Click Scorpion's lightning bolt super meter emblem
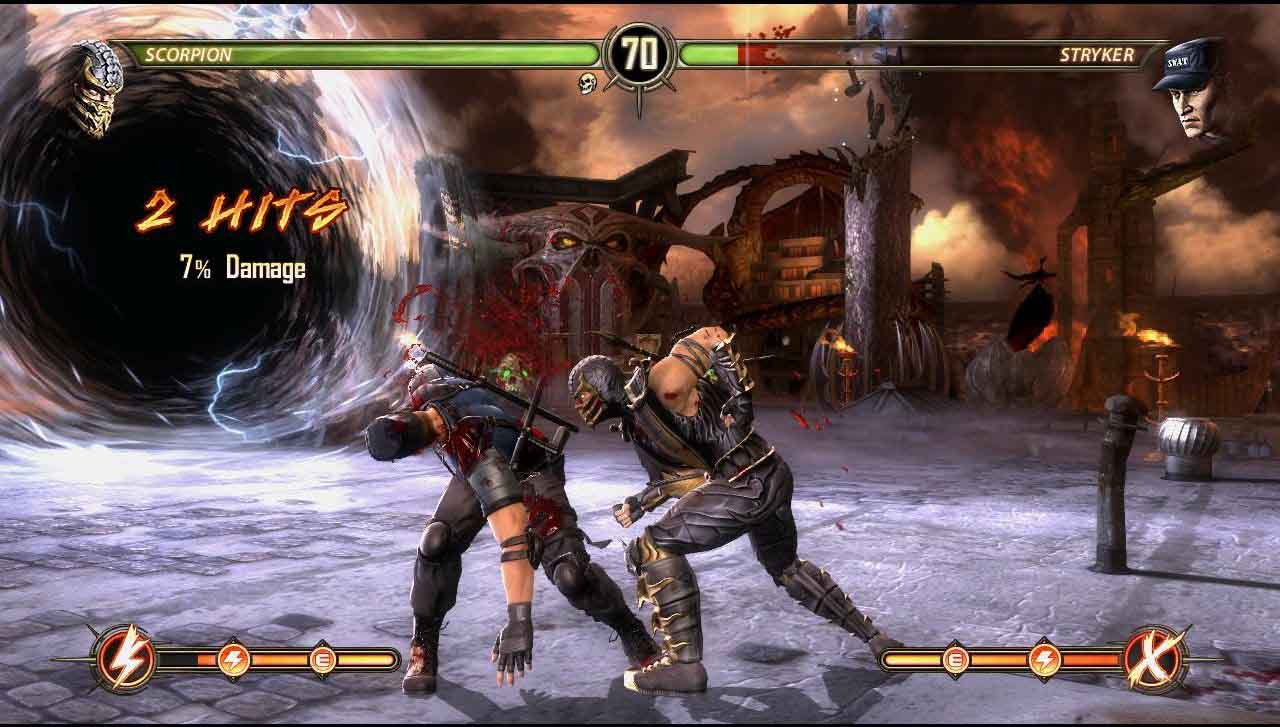 tap(124, 658)
